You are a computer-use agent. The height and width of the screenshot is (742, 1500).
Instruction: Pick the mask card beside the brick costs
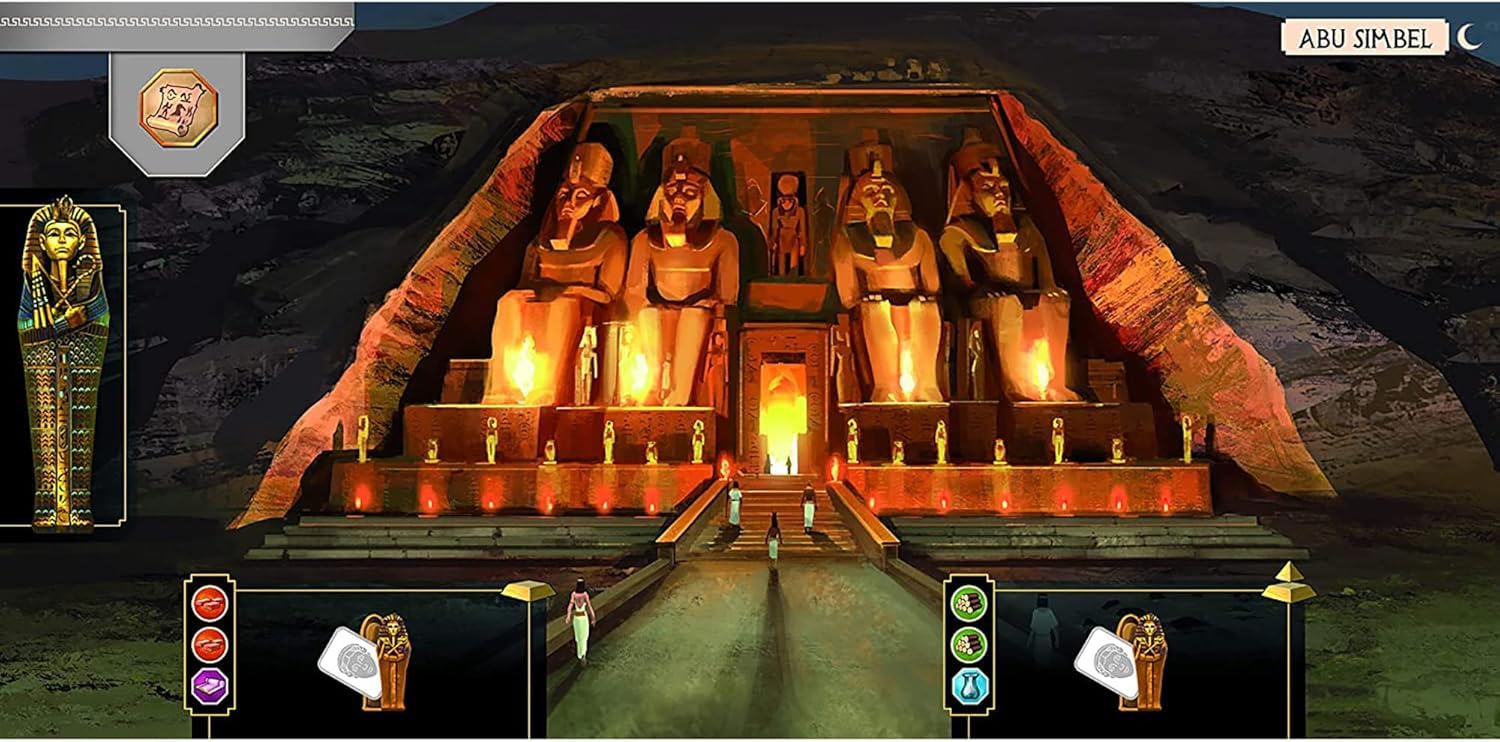351,663
